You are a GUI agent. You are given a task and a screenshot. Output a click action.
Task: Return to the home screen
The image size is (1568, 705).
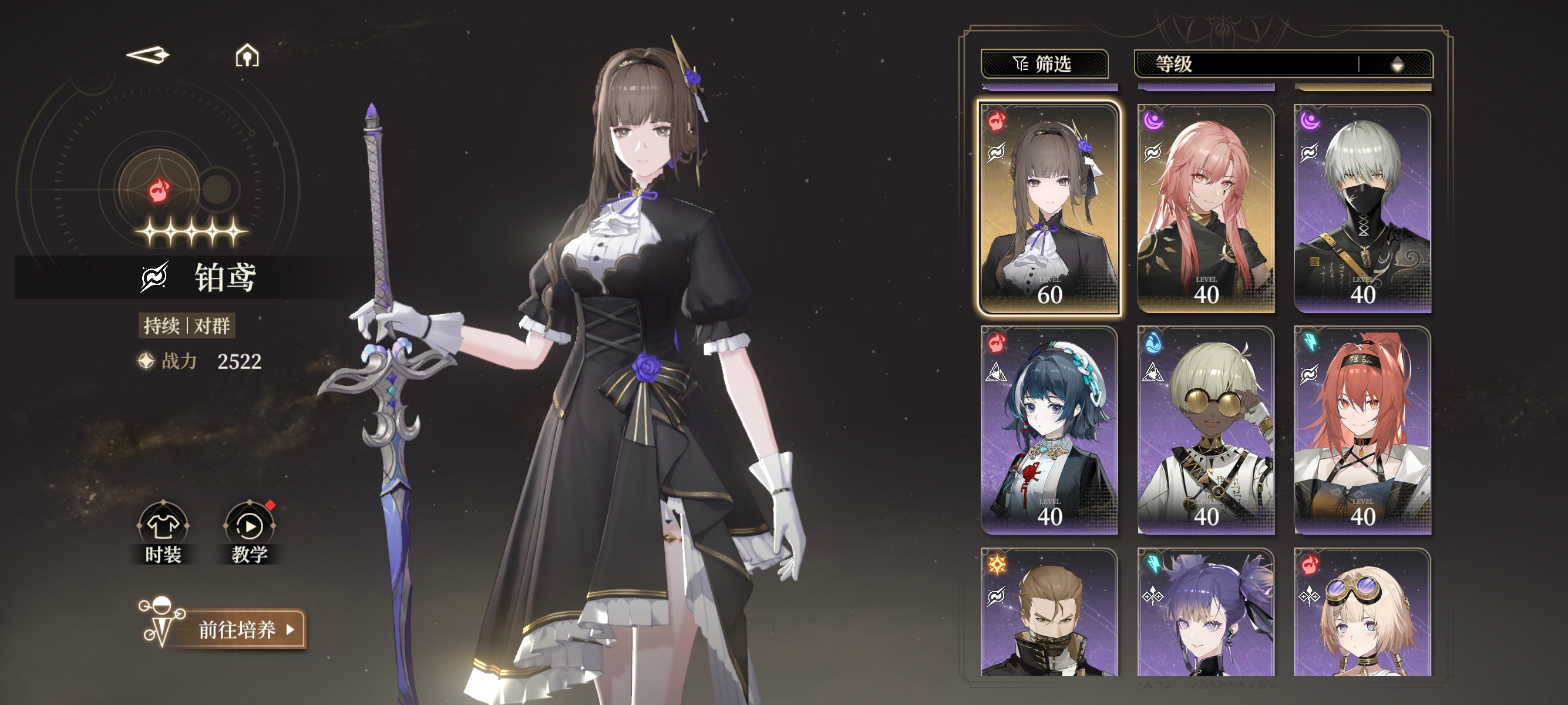[247, 55]
